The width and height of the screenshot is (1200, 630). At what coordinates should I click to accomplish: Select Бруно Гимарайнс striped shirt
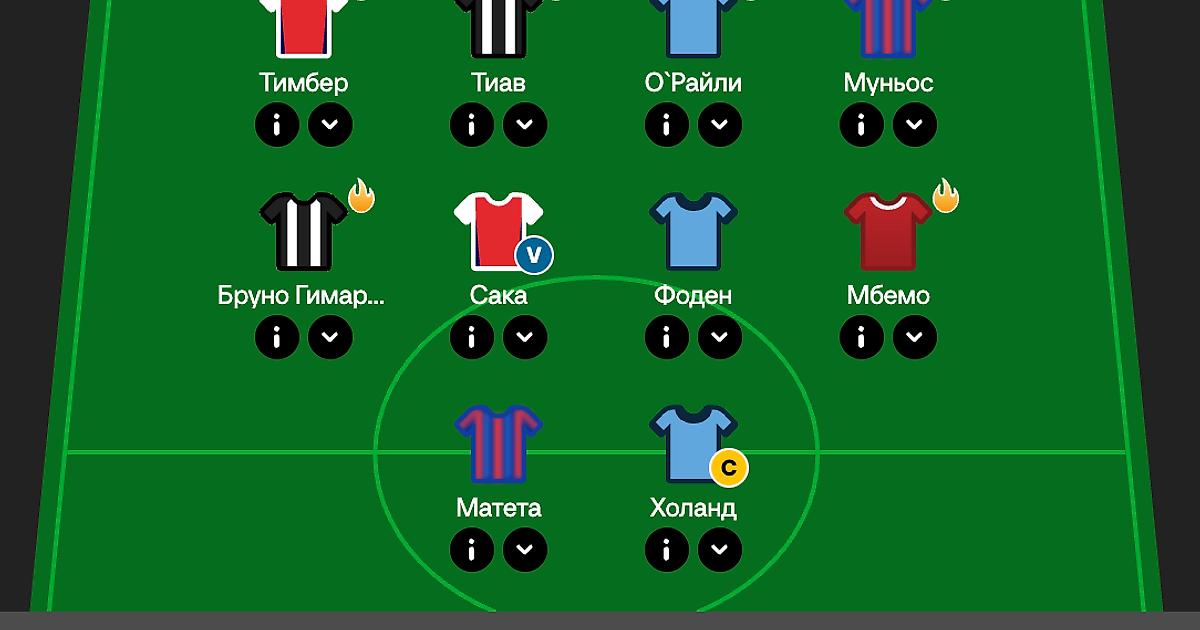tap(303, 231)
